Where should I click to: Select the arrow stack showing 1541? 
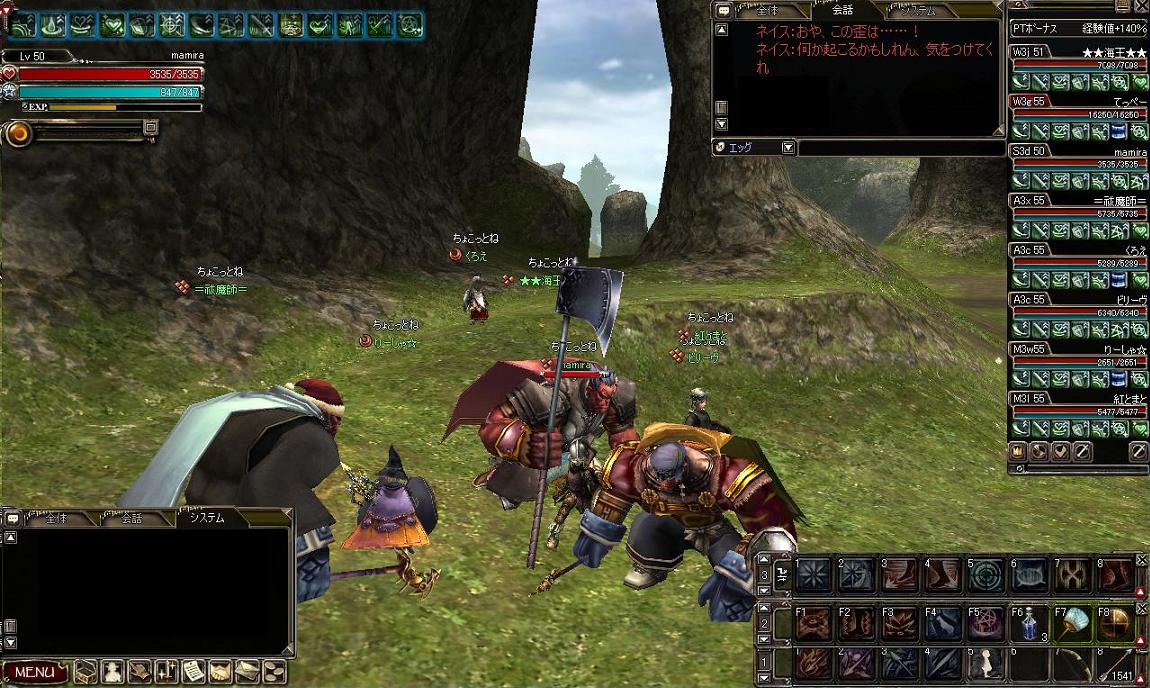click(x=1118, y=665)
